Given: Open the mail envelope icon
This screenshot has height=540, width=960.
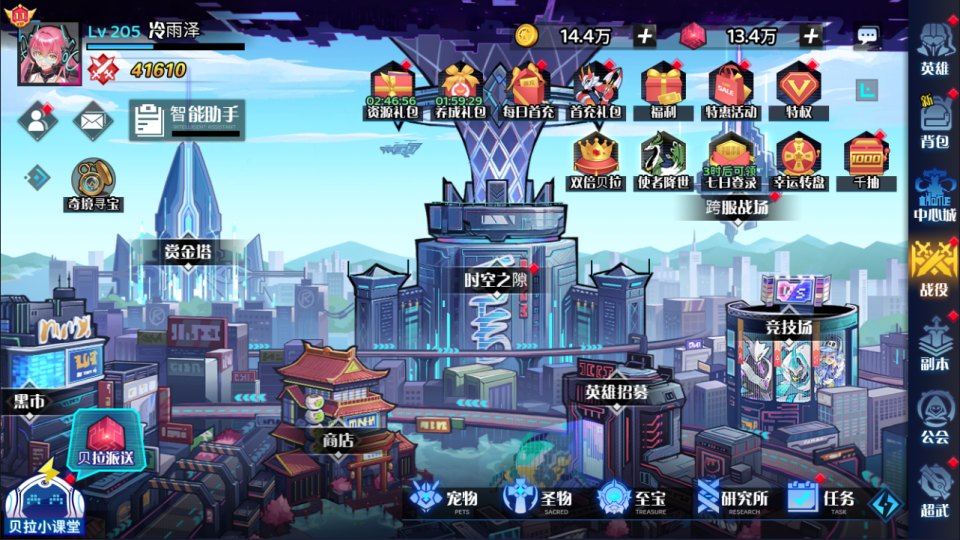Looking at the screenshot, I should 93,121.
